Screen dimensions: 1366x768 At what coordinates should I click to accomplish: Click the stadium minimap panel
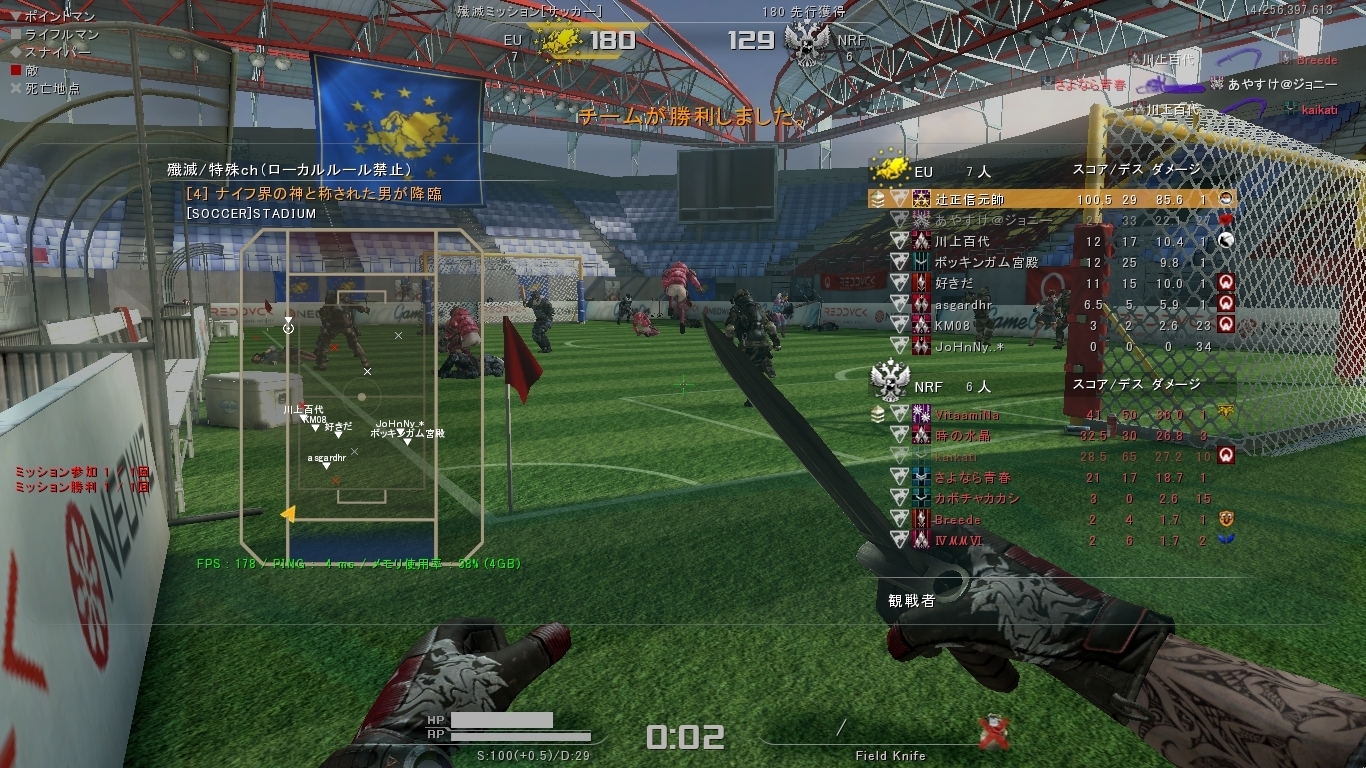[361, 397]
